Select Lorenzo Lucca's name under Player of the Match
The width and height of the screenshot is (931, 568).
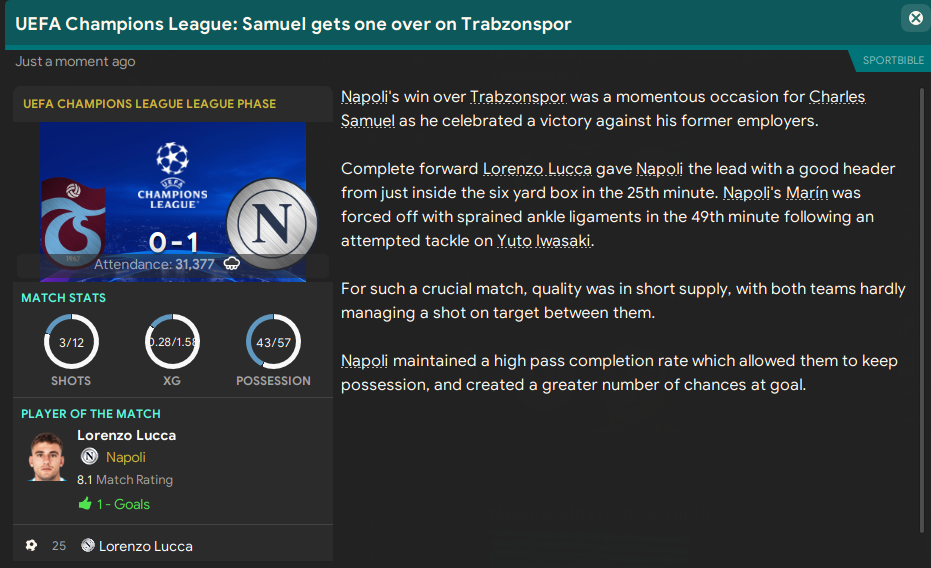[x=126, y=435]
